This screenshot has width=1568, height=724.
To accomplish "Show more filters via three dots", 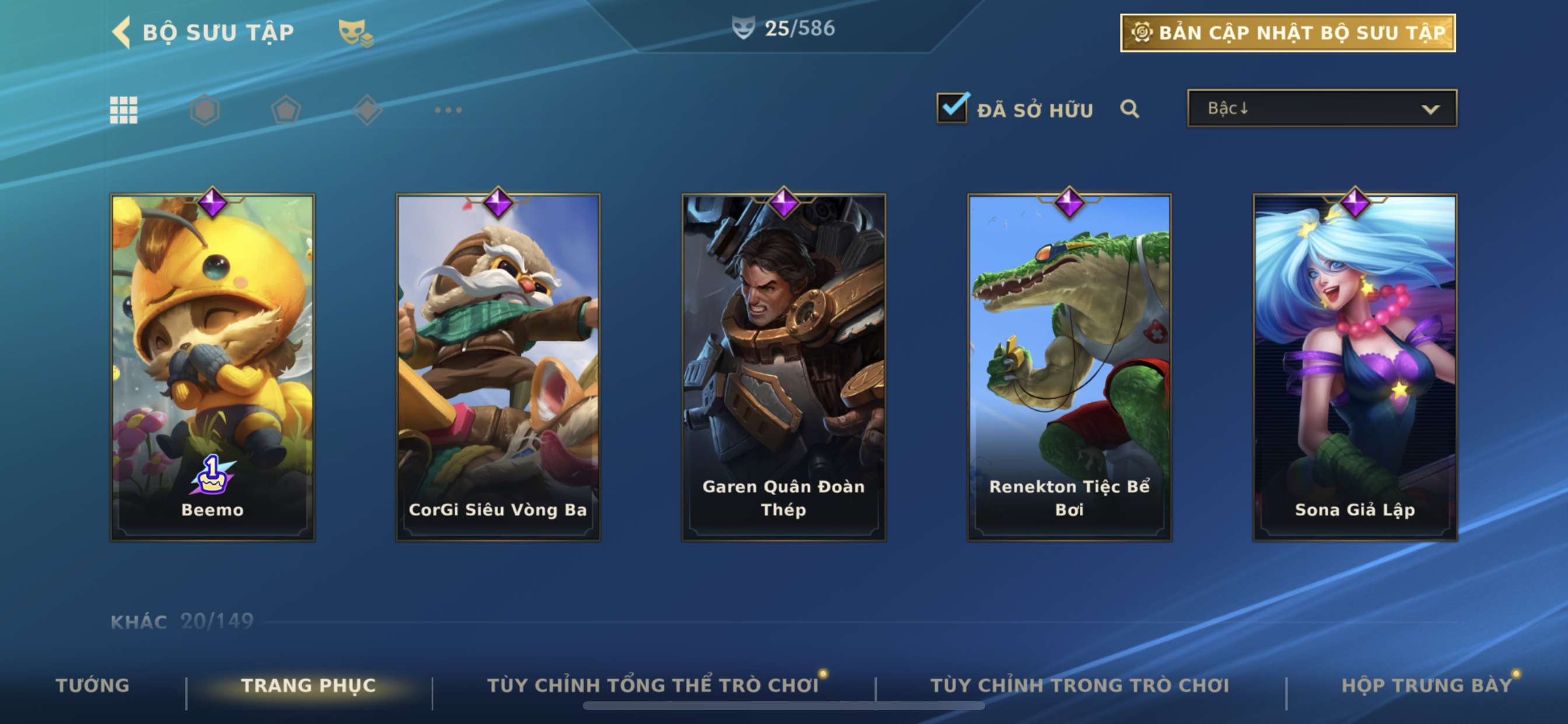I will 448,110.
